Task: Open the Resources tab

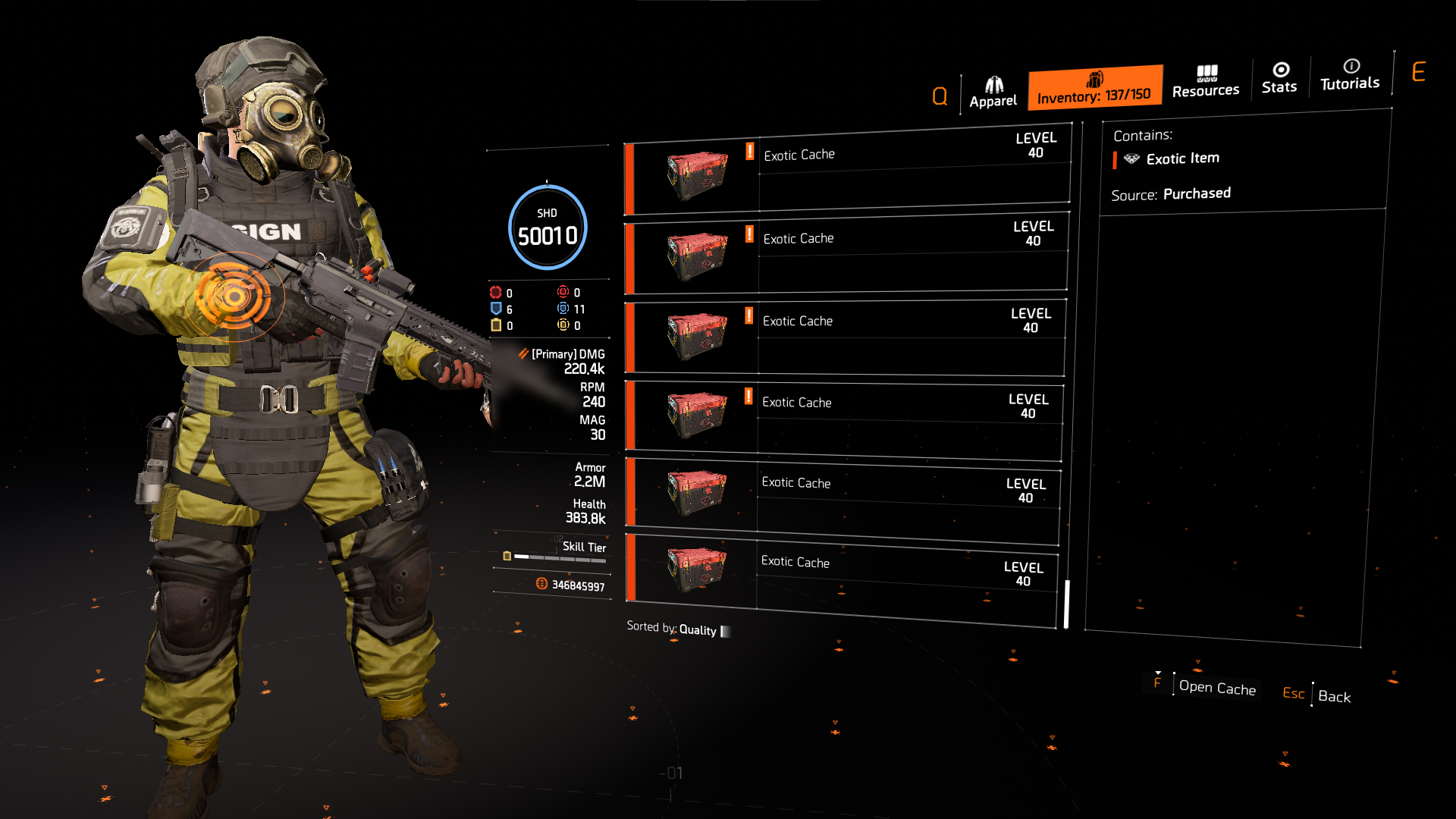Action: click(x=1205, y=82)
